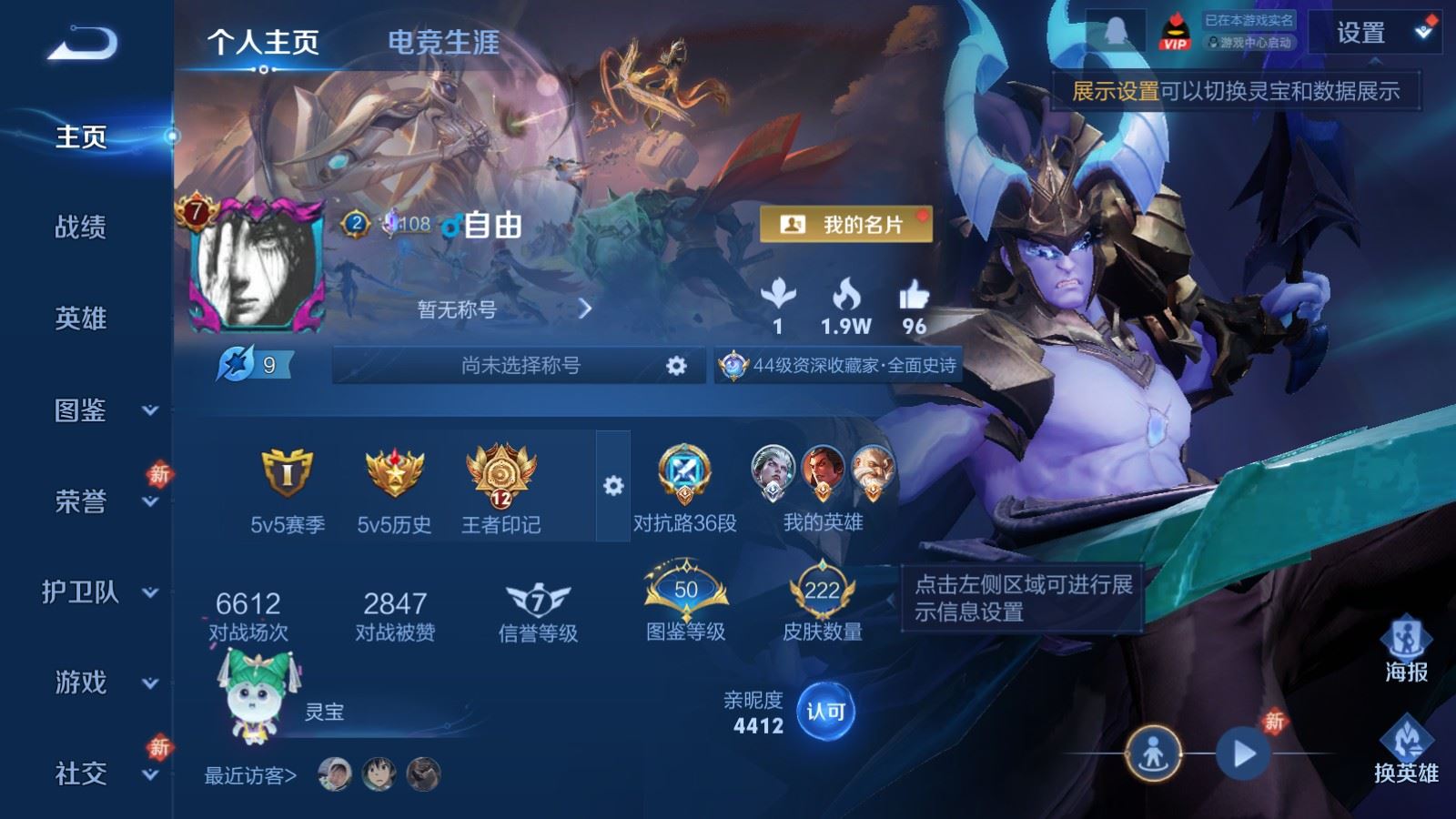The height and width of the screenshot is (819, 1456).
Task: Go back with the return arrow
Action: pos(82,43)
